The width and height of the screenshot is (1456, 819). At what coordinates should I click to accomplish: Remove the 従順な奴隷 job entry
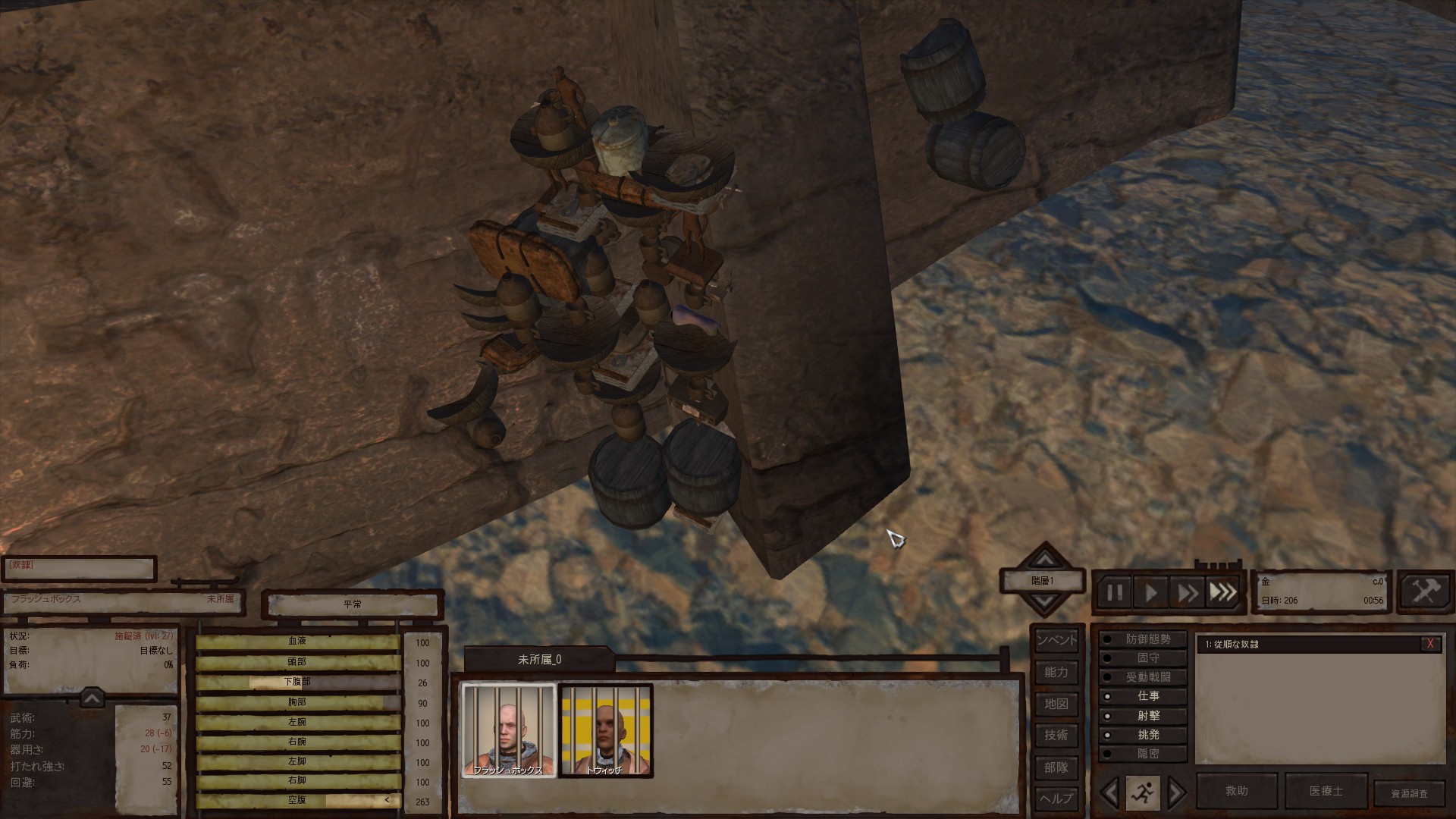click(1430, 644)
